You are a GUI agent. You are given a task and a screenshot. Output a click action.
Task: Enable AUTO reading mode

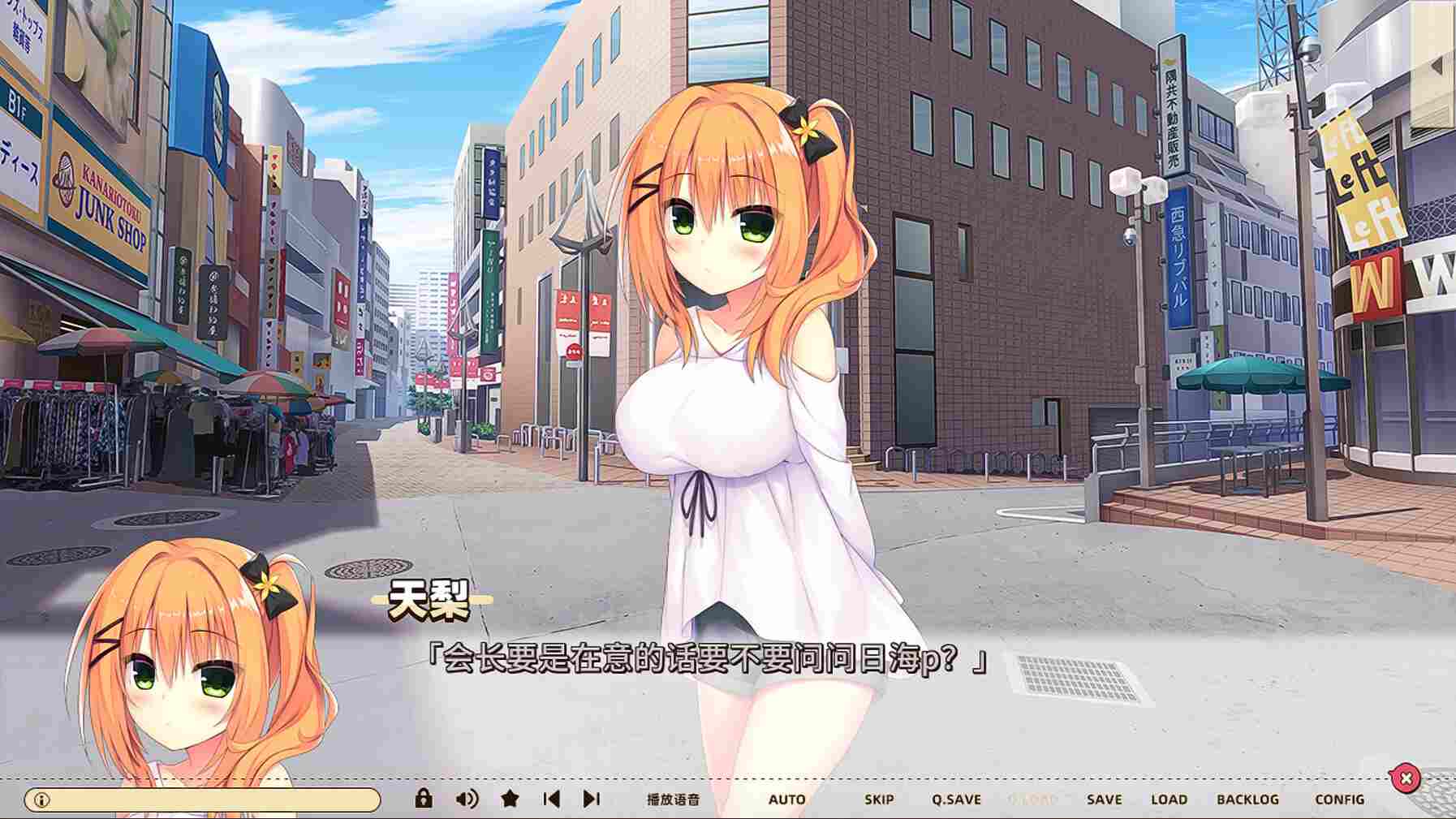tap(788, 800)
